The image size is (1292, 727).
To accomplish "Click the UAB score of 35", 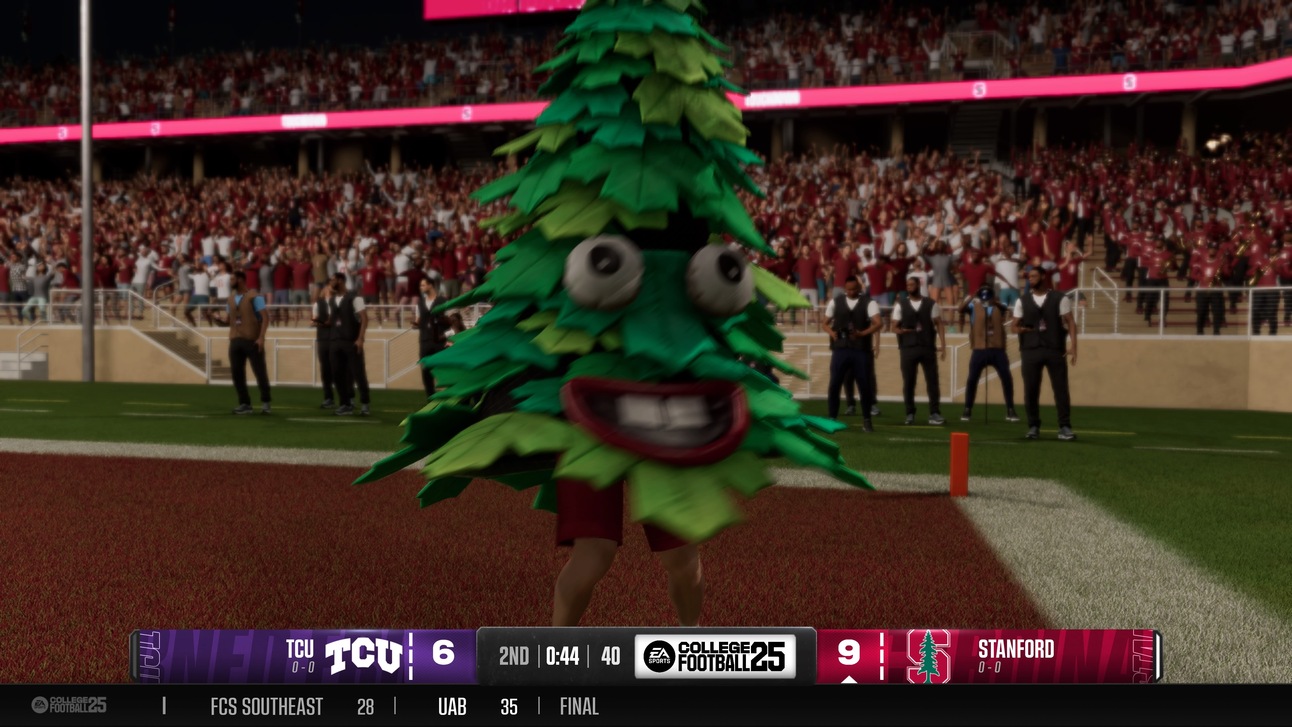I will click(508, 705).
